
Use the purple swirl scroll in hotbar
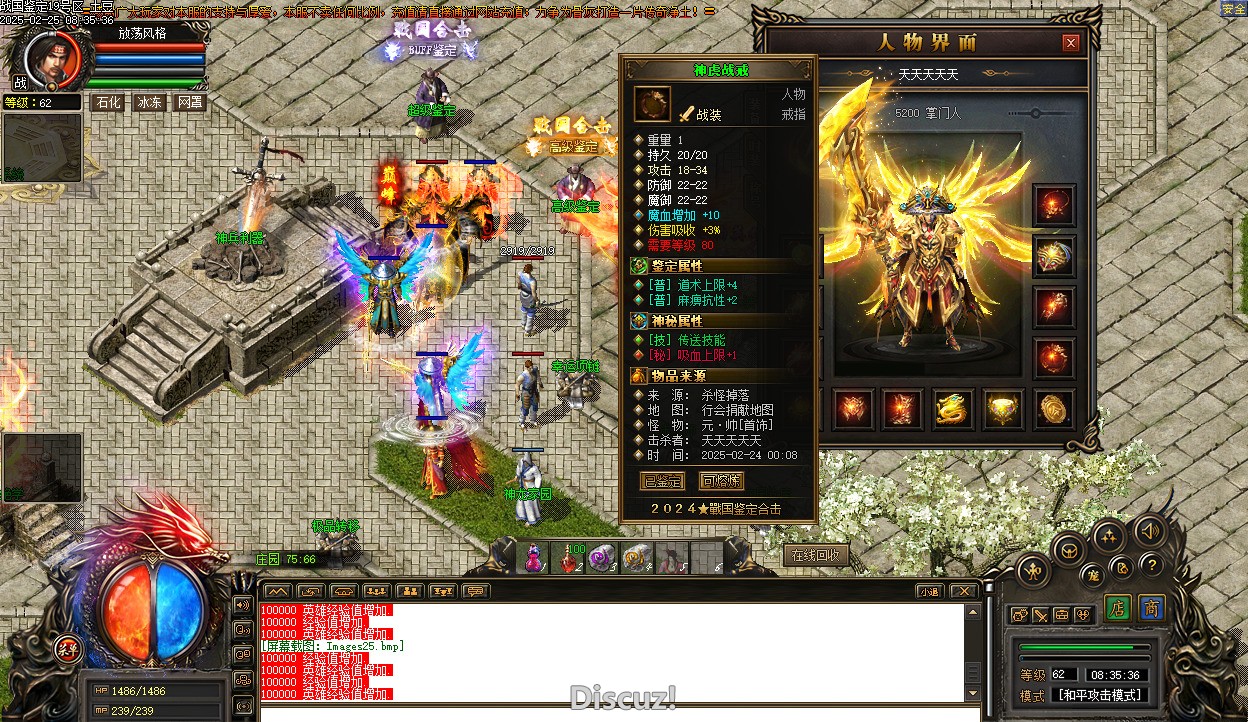tap(602, 558)
